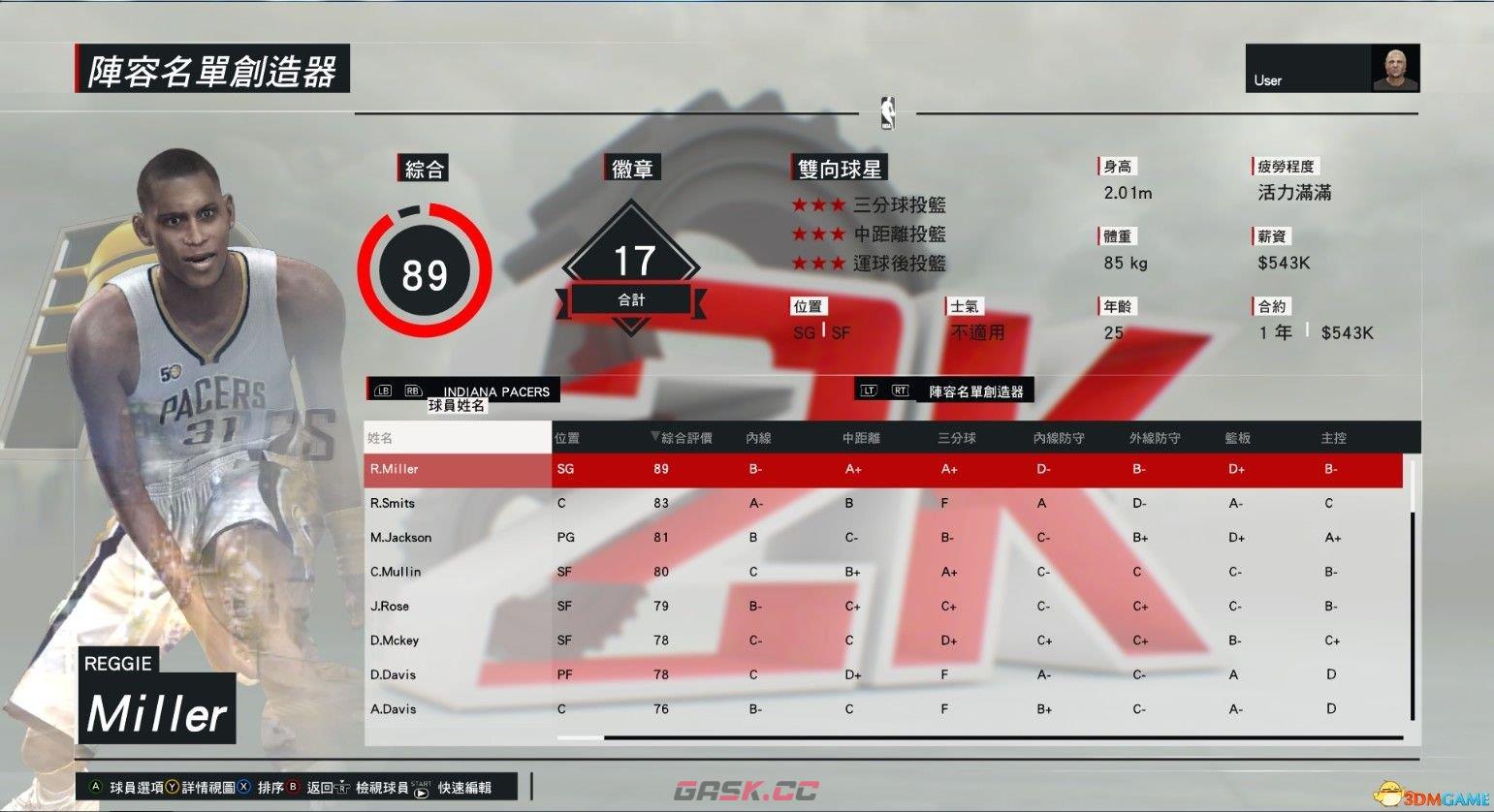Screen dimensions: 1494x812
Task: Click the 17 badge diamond labeled 合計
Action: pos(631,260)
